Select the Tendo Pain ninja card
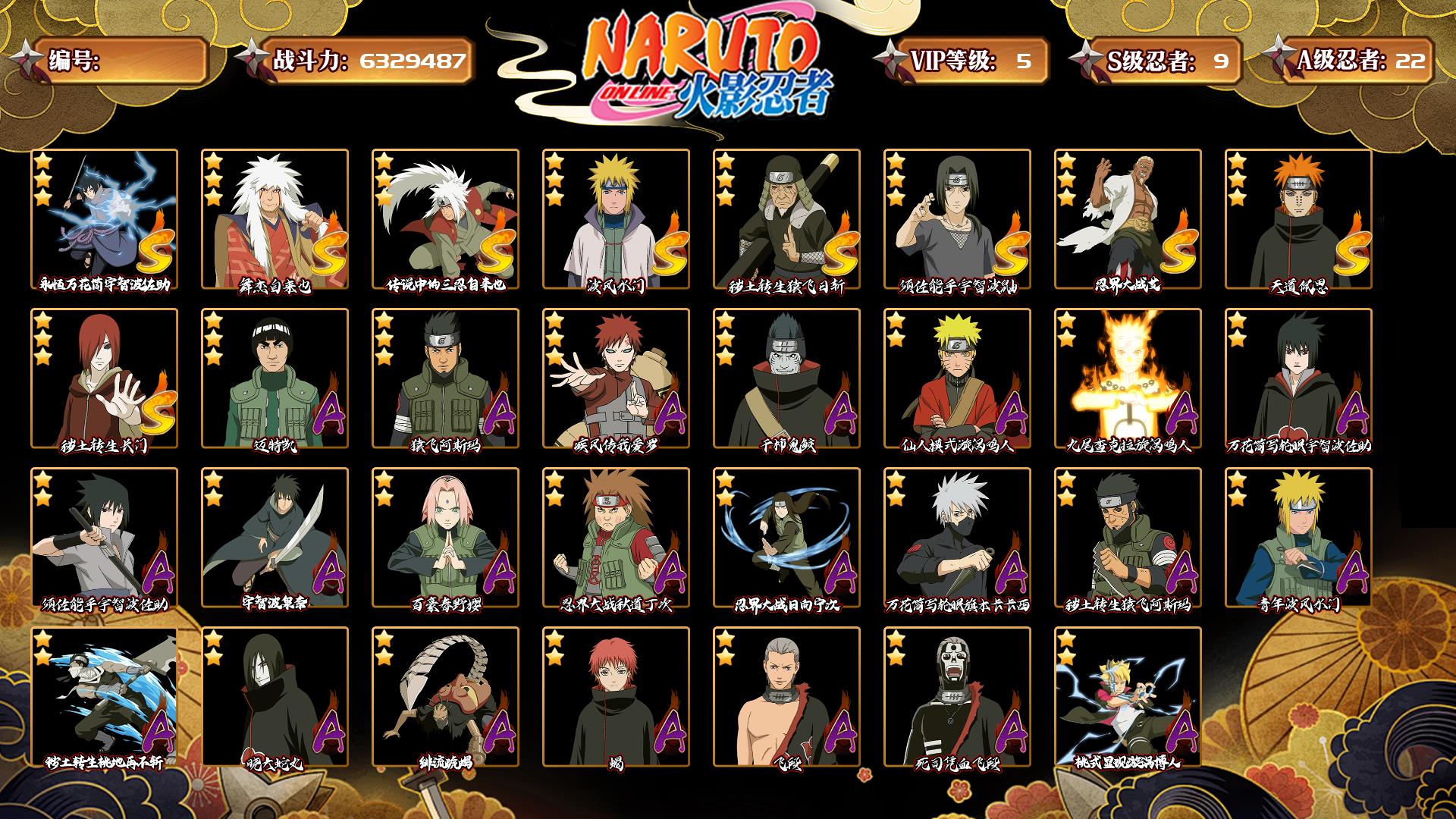 pyautogui.click(x=1298, y=218)
